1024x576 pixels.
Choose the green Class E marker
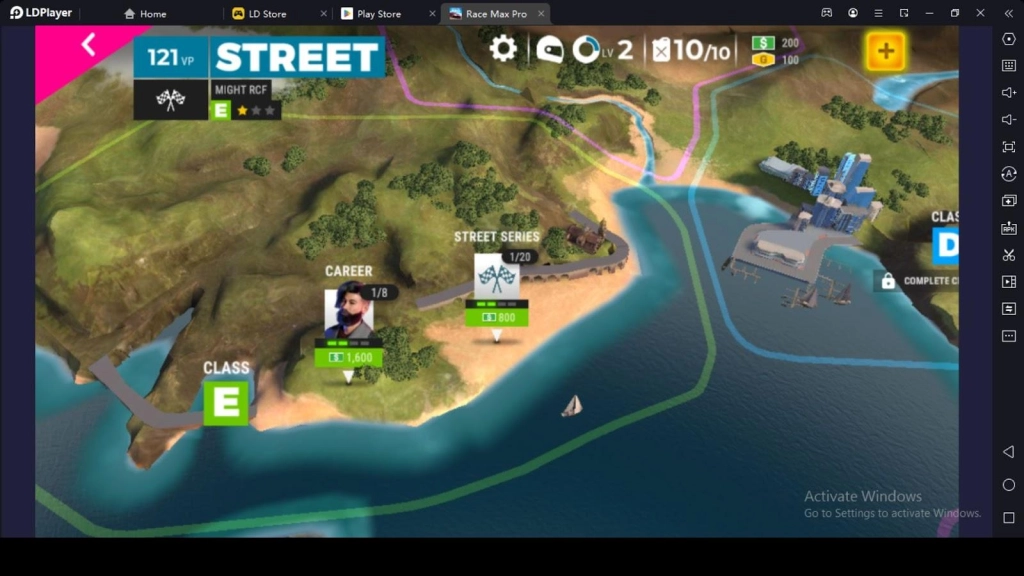(226, 402)
